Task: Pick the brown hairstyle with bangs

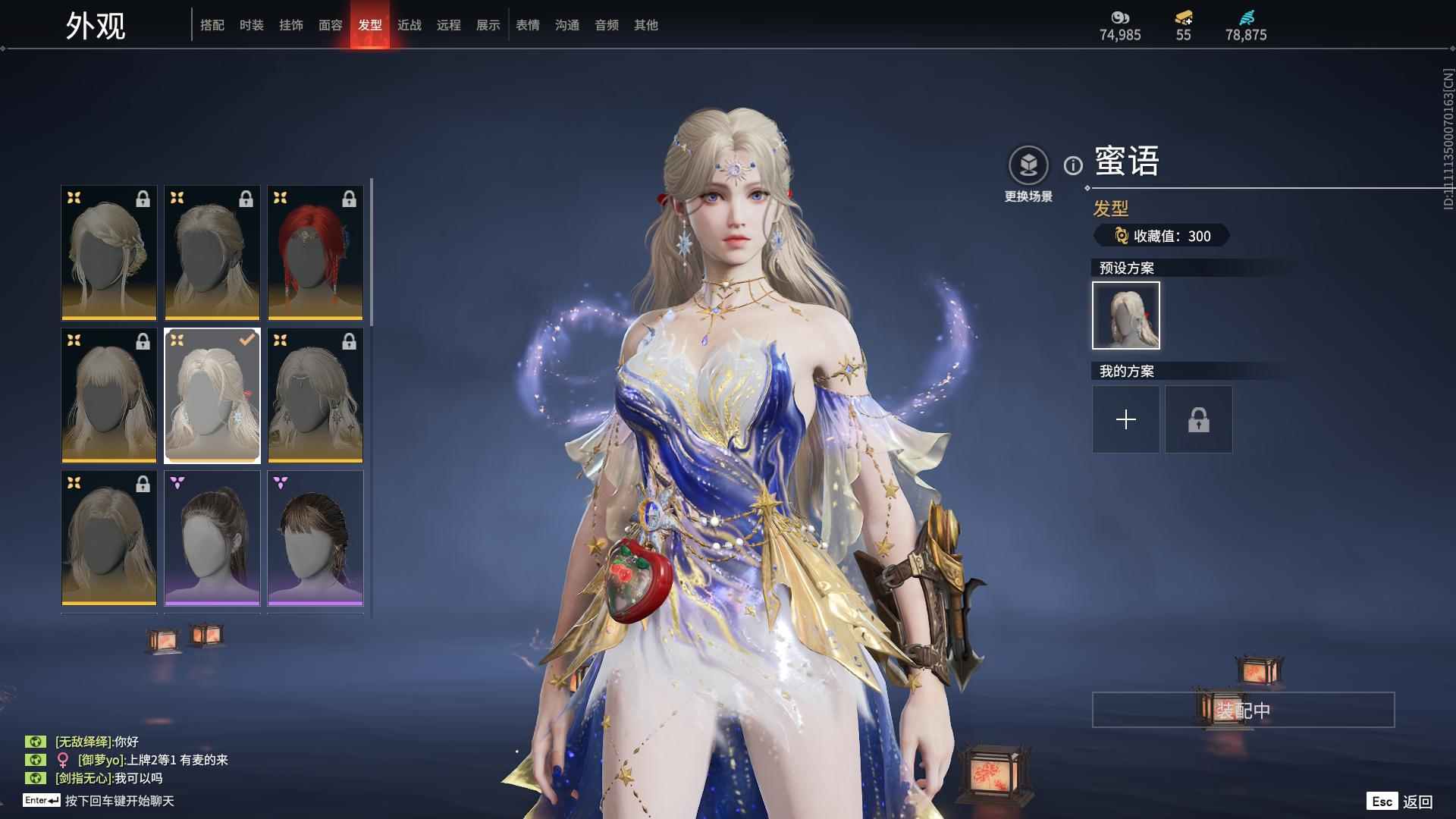Action: (315, 538)
